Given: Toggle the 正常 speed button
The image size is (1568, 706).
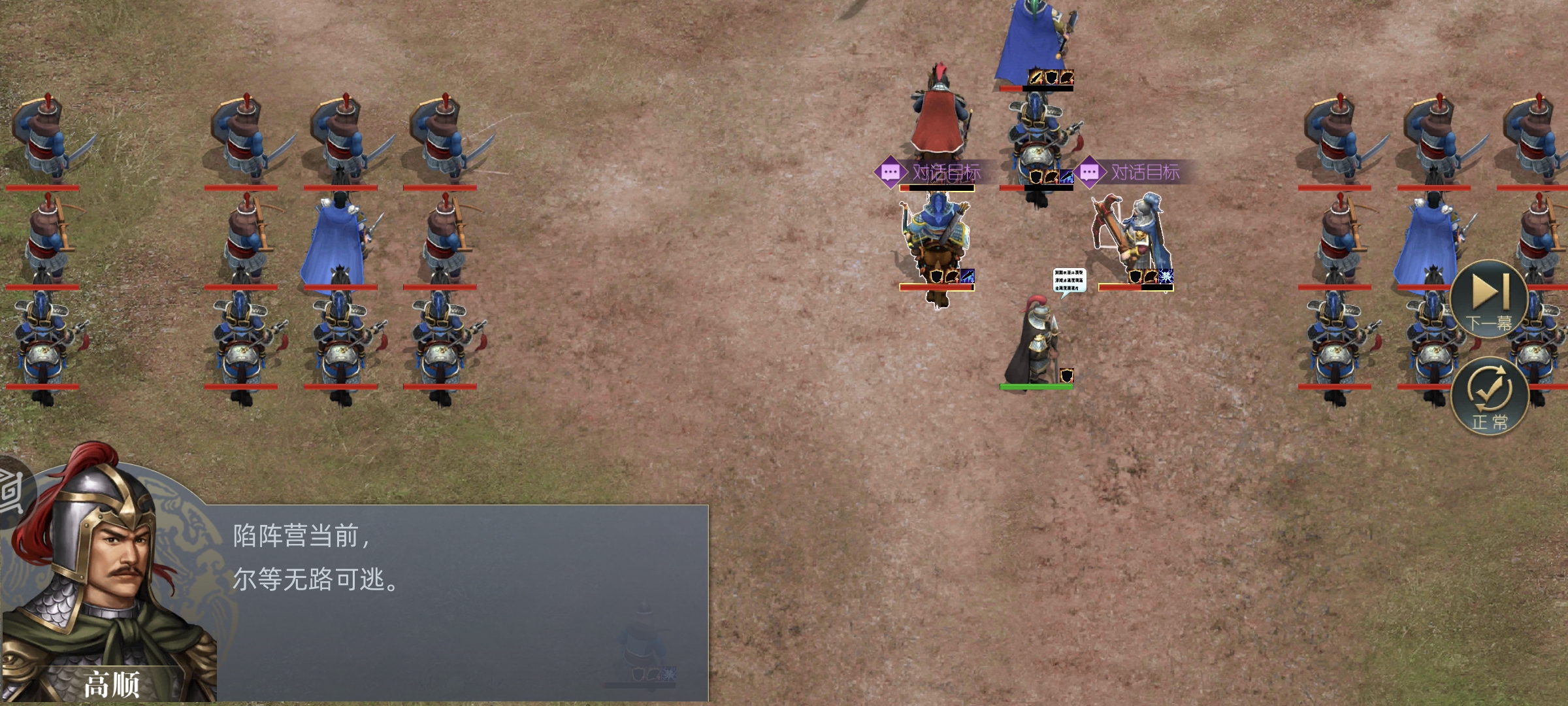Looking at the screenshot, I should coord(1489,397).
